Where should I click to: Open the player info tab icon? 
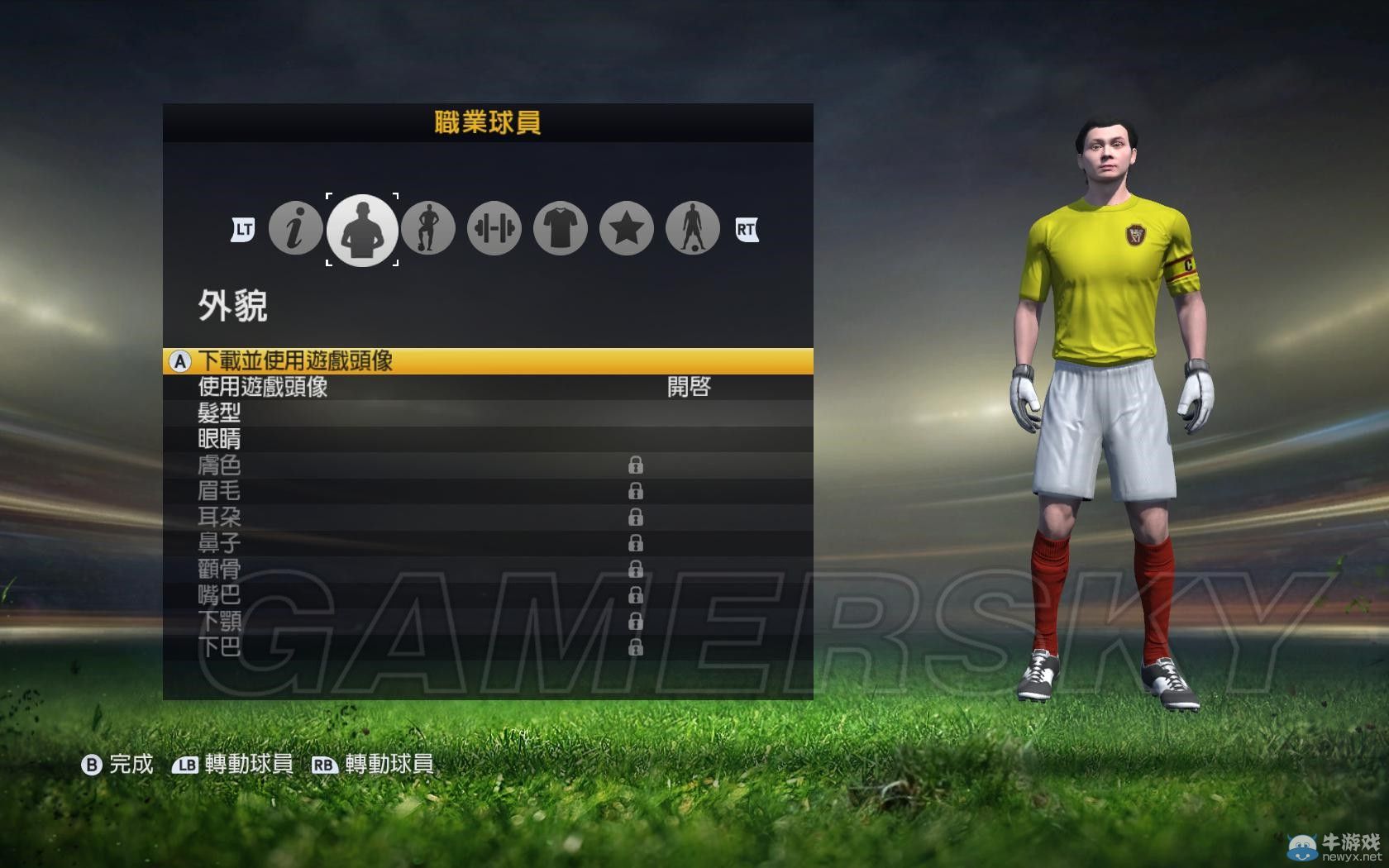point(295,229)
